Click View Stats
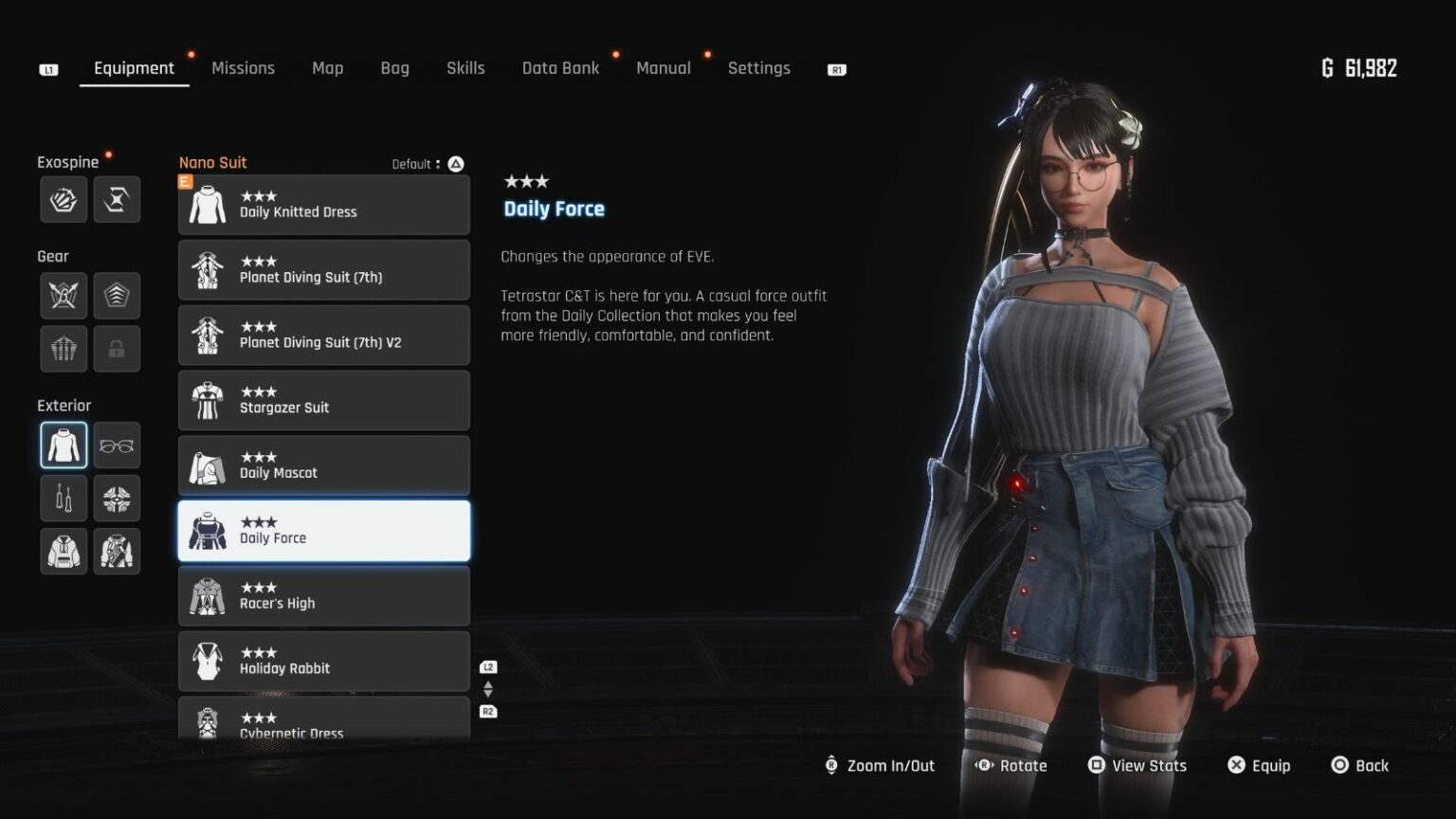This screenshot has width=1456, height=819. coord(1137,765)
